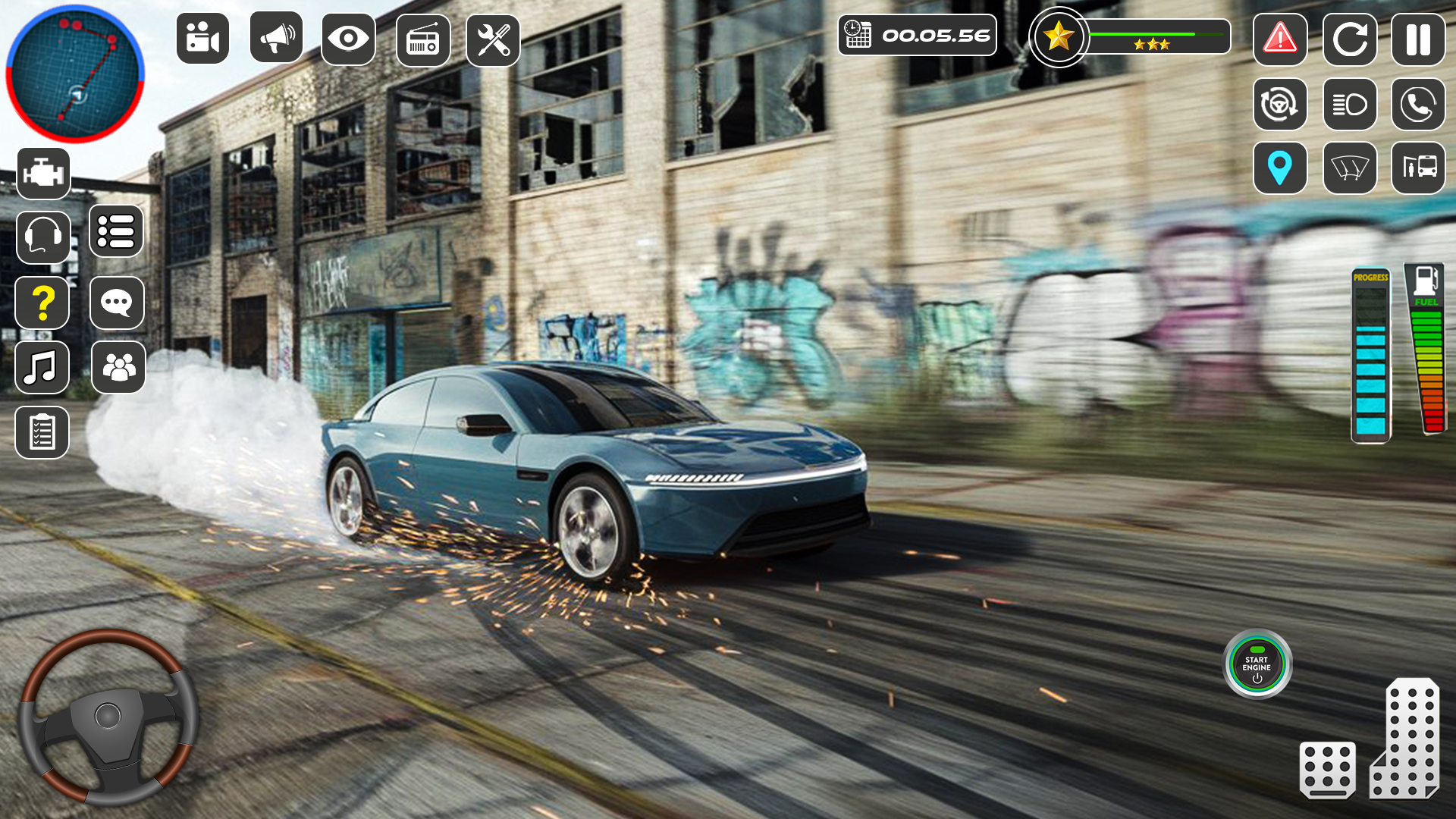Open the megaphone announcements
The width and height of the screenshot is (1456, 819).
pyautogui.click(x=275, y=39)
